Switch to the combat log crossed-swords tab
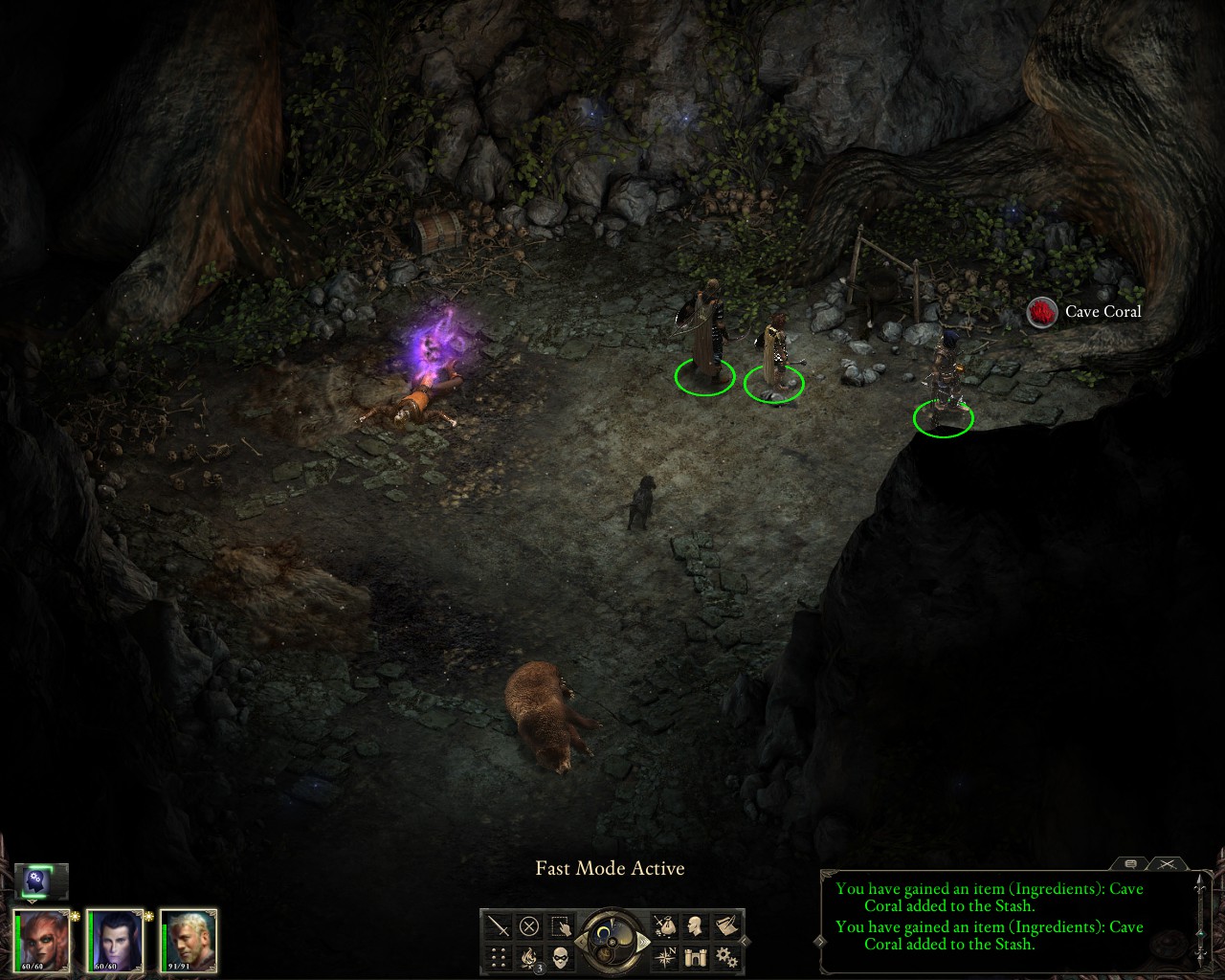The height and width of the screenshot is (980, 1225). 1166,863
